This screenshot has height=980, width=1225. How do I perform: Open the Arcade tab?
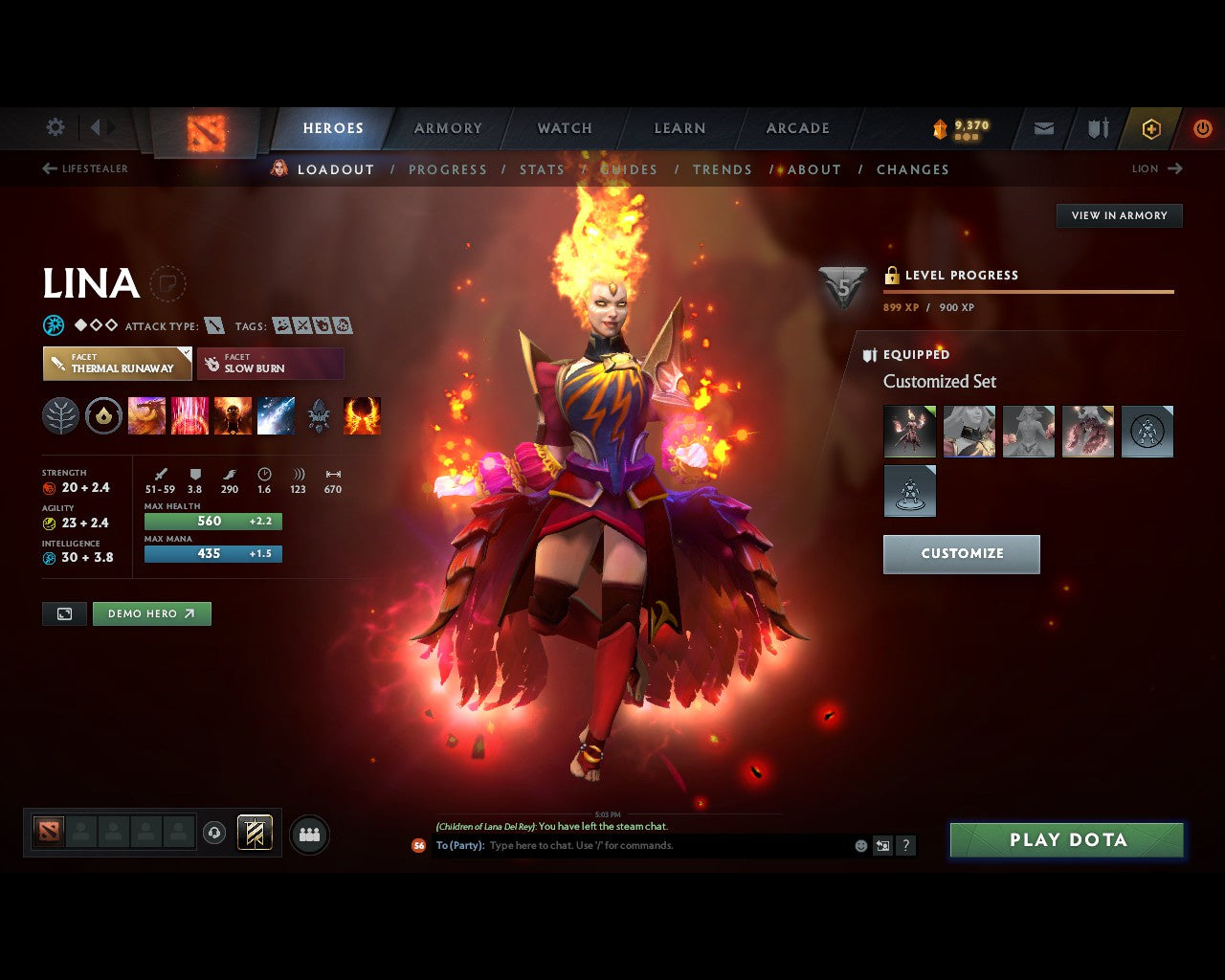[798, 128]
